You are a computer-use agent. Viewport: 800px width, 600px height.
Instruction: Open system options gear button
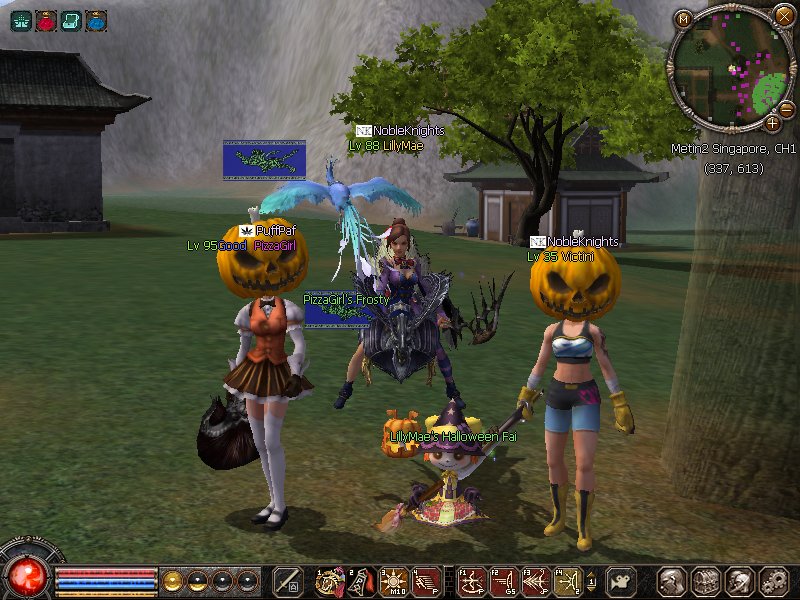coord(772,581)
